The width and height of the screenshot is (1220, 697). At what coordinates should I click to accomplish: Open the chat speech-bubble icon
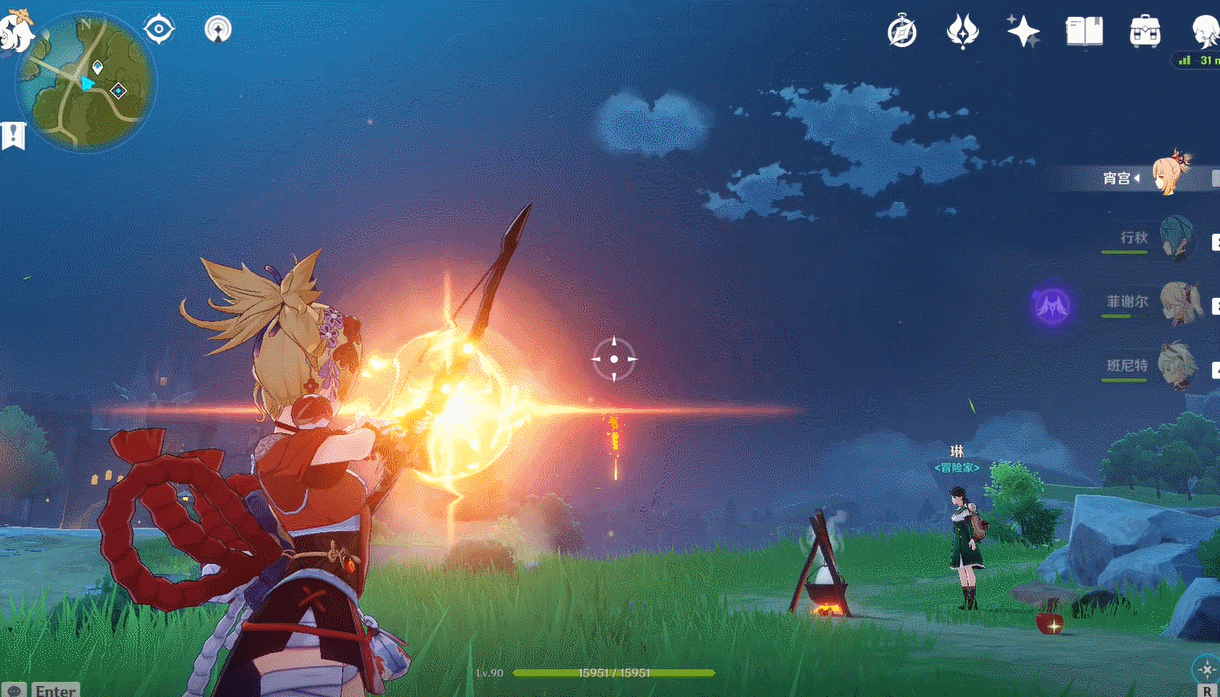pos(14,690)
